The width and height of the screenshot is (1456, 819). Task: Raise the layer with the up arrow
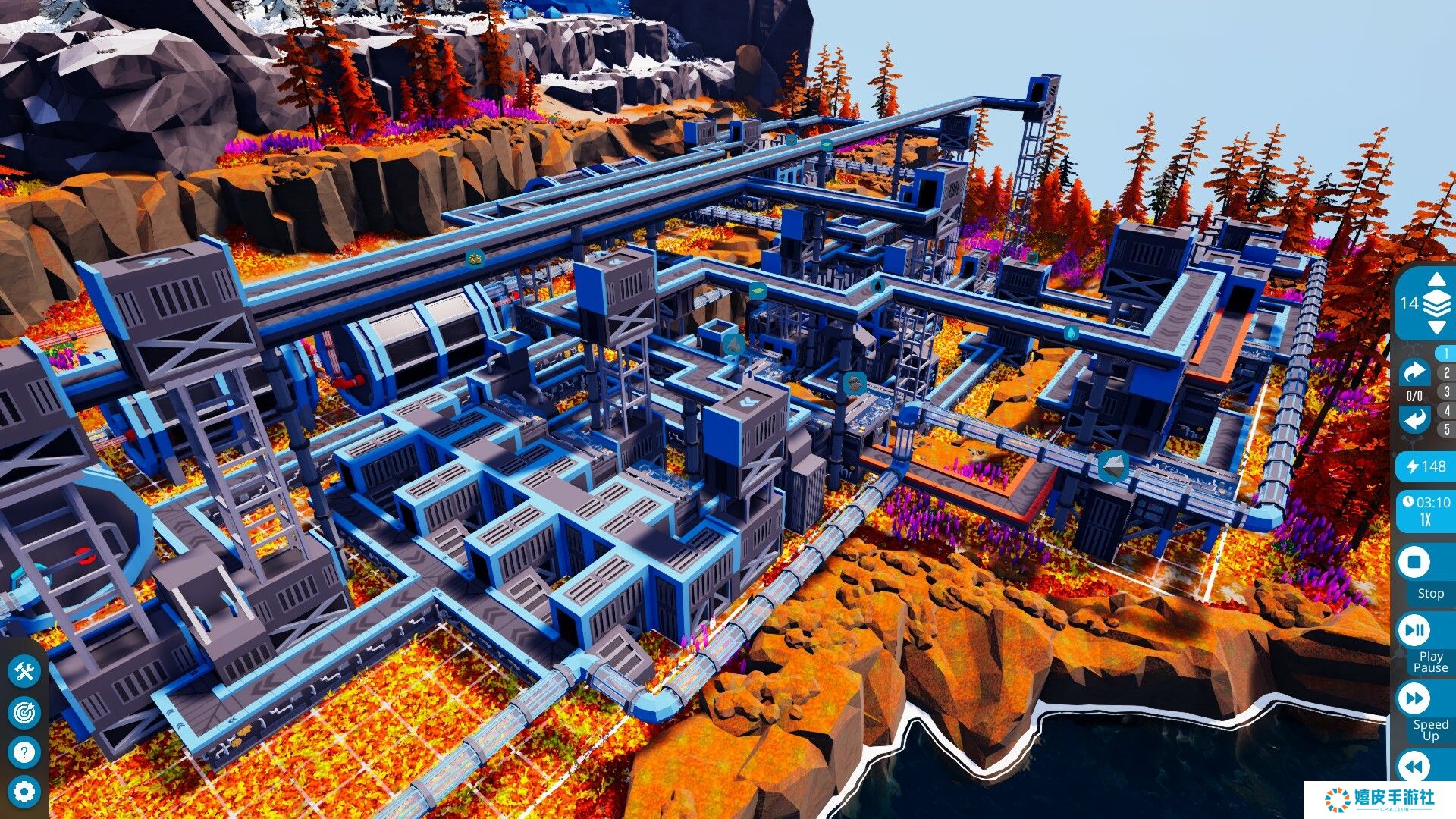point(1436,281)
